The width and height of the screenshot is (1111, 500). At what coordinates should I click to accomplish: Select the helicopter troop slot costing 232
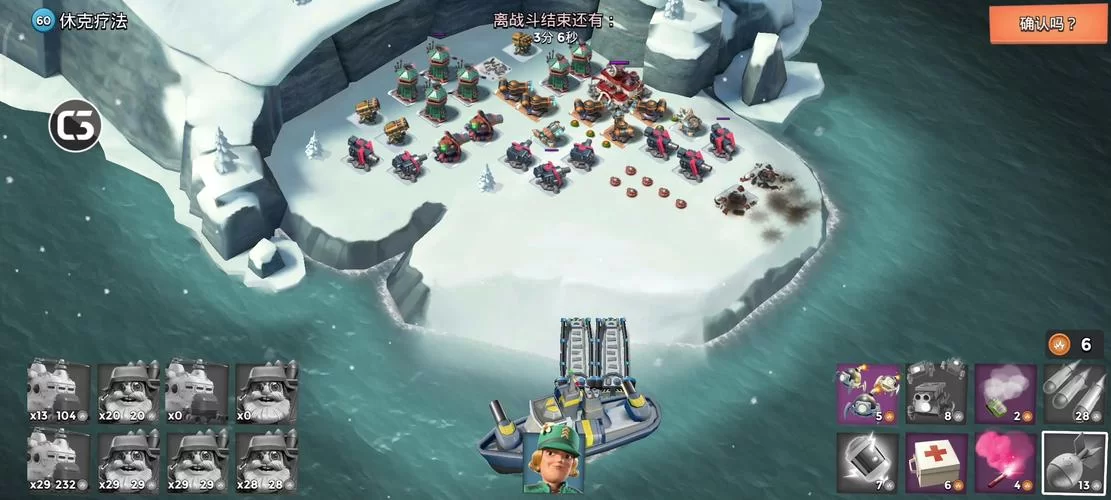point(59,461)
